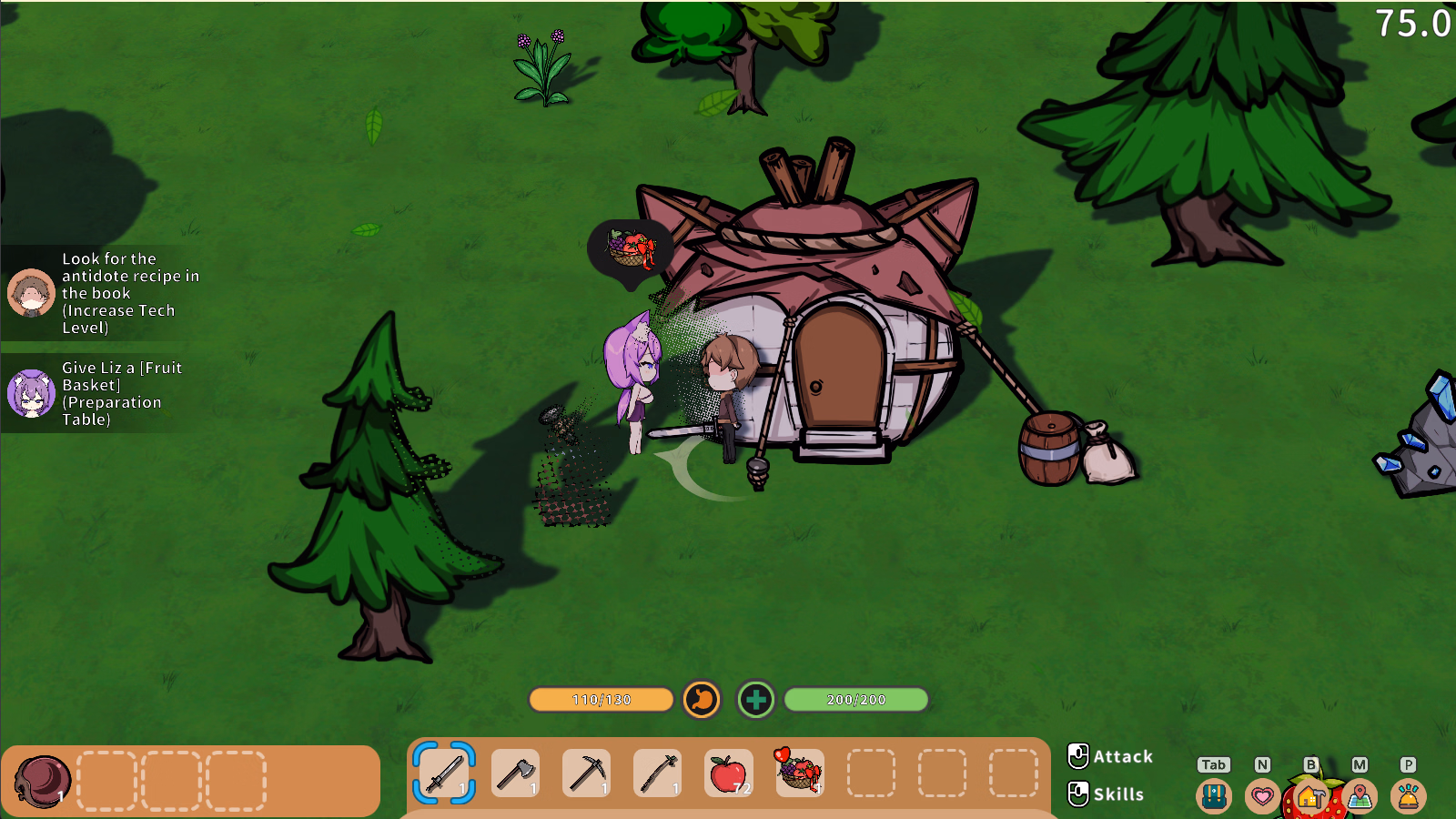Show the world map icon

coord(1360,796)
